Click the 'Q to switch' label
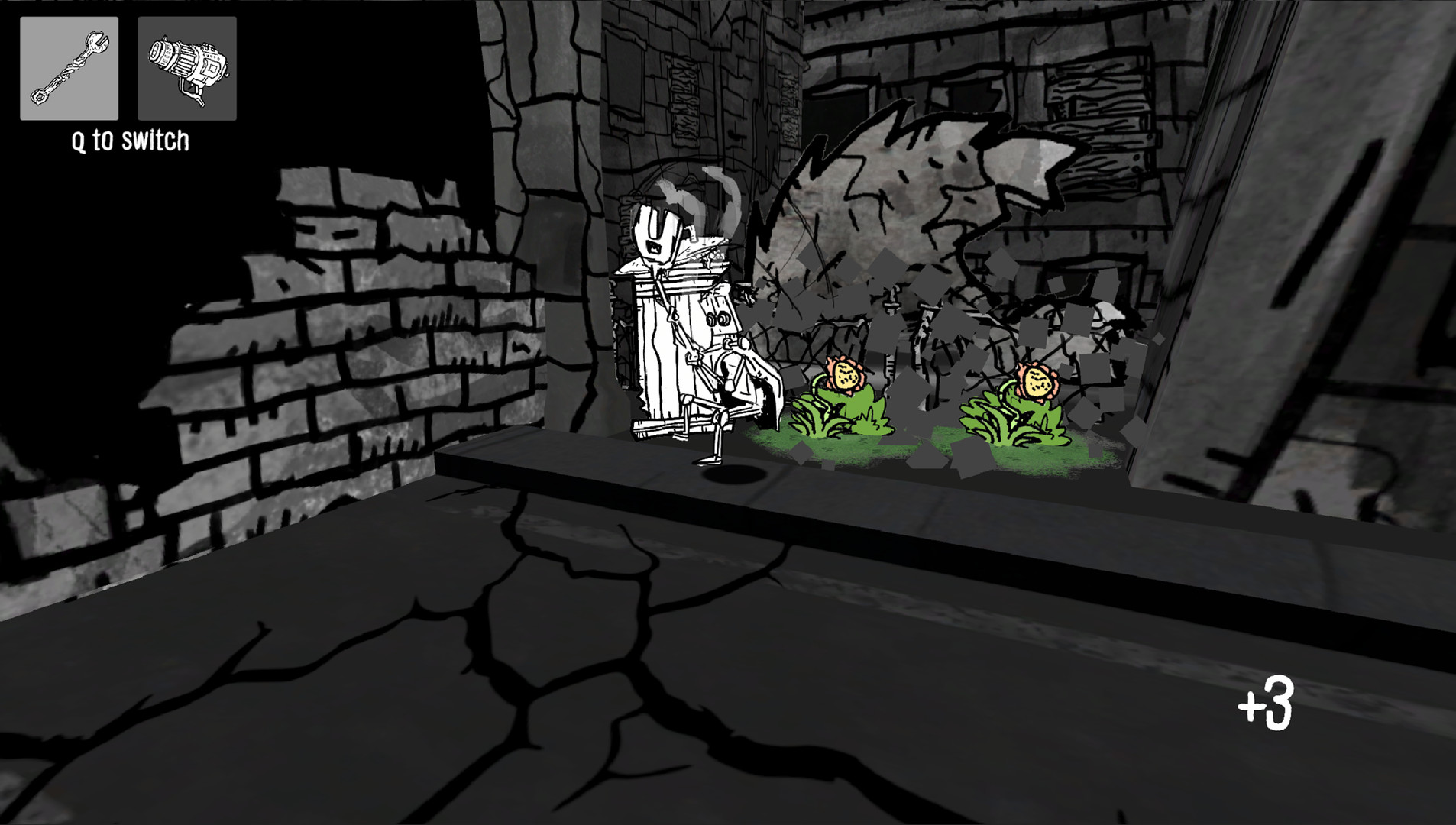 click(x=131, y=140)
